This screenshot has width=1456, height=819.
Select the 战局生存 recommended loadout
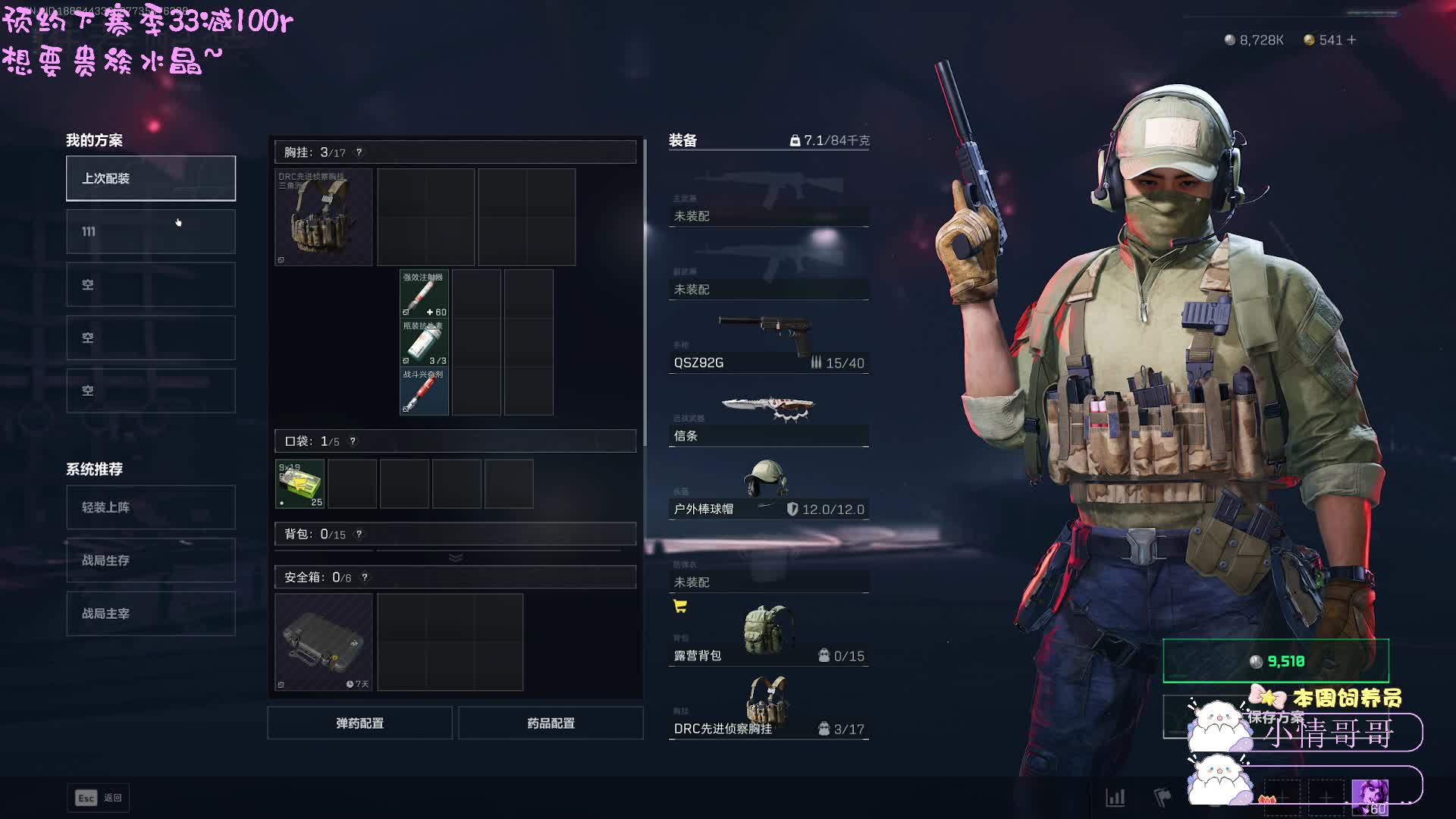click(150, 560)
